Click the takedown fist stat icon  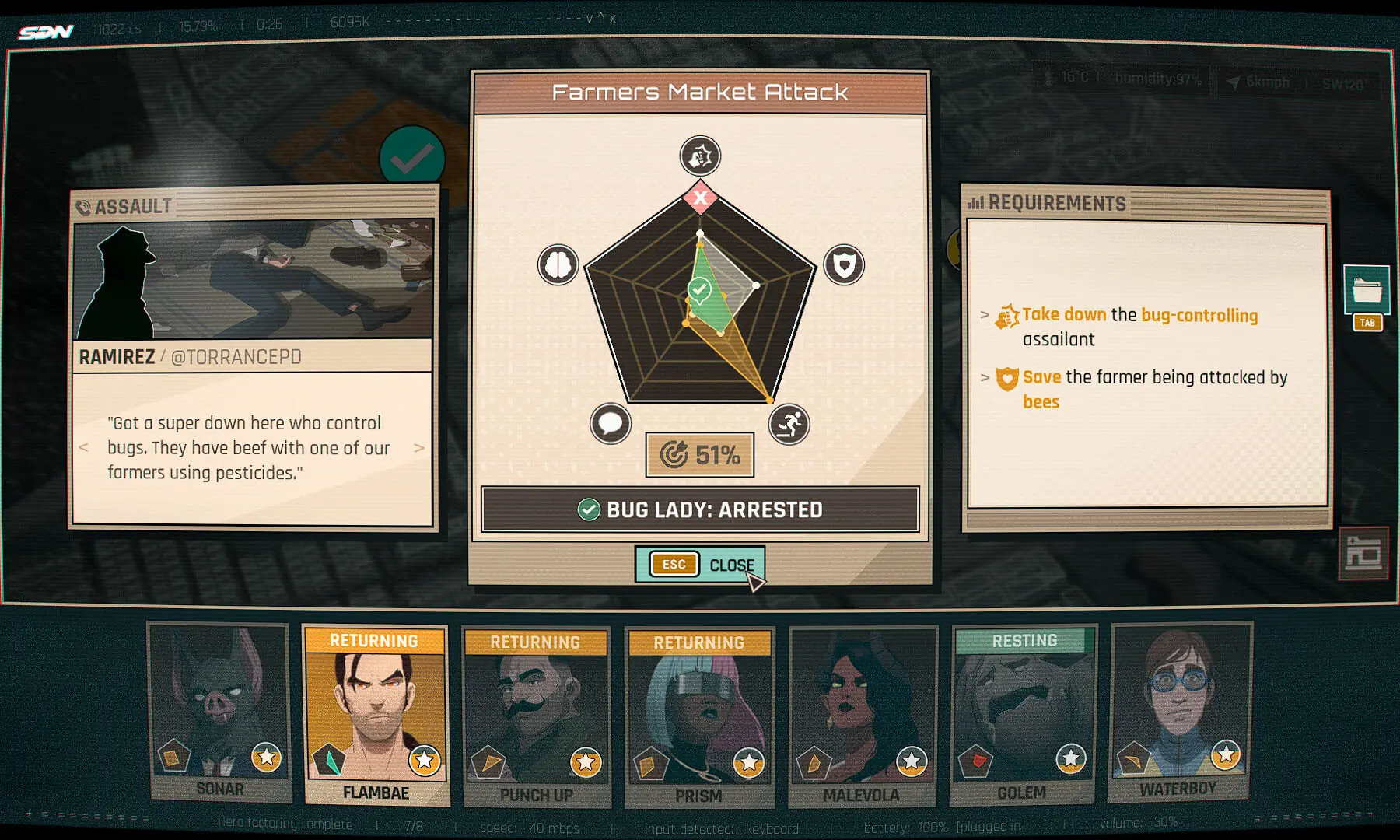click(x=698, y=155)
